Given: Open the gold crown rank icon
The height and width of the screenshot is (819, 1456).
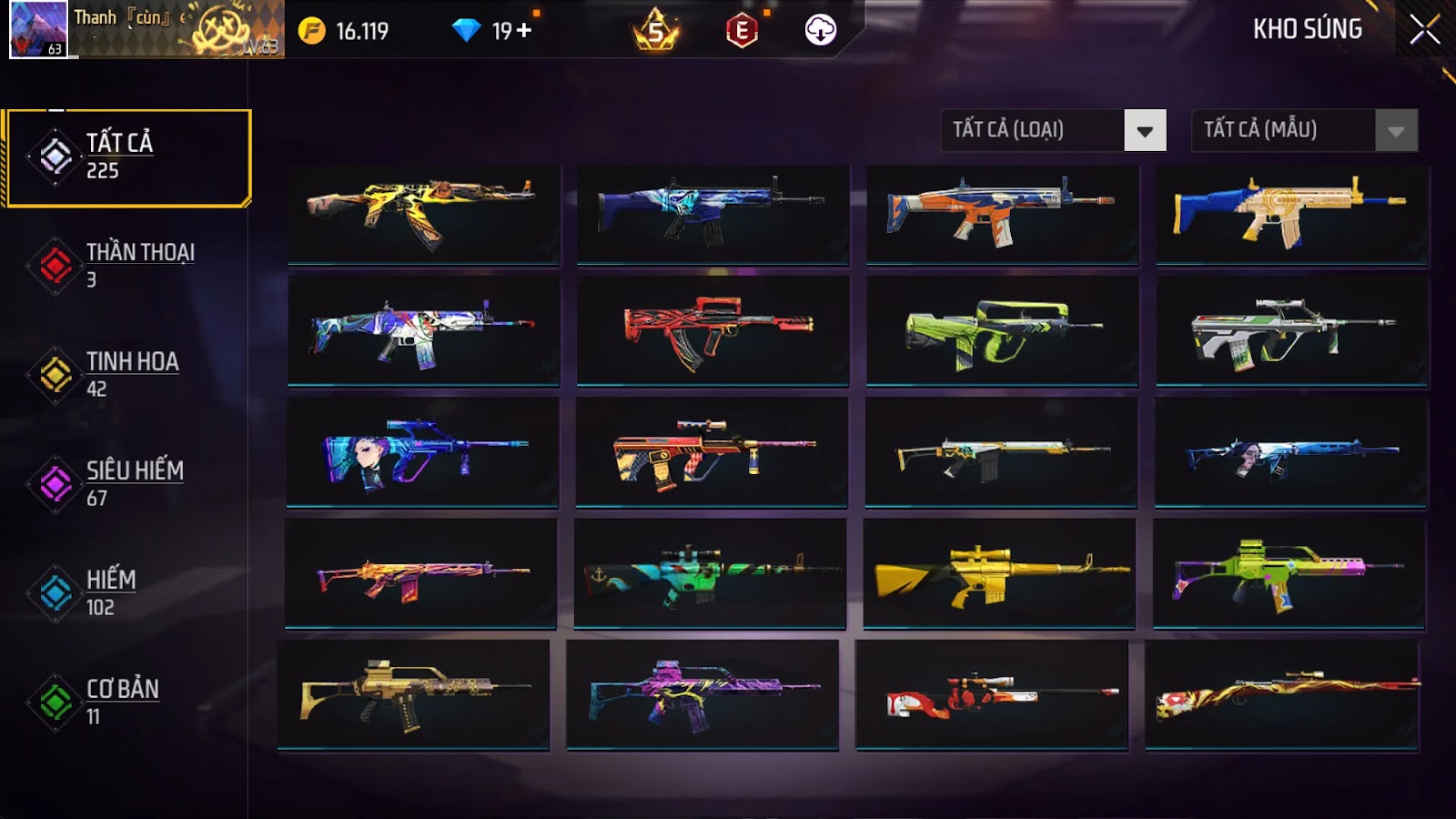Looking at the screenshot, I should tap(655, 32).
